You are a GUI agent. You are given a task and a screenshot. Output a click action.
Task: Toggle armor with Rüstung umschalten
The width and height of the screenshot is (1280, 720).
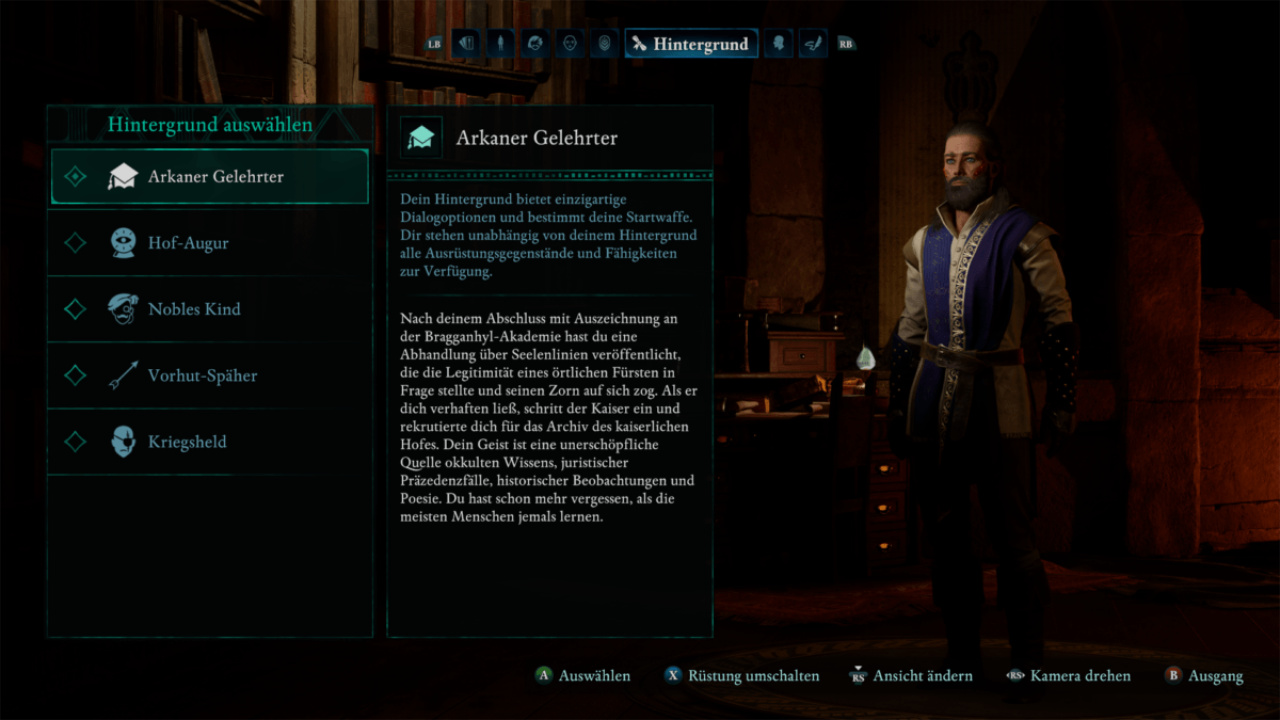(x=753, y=676)
